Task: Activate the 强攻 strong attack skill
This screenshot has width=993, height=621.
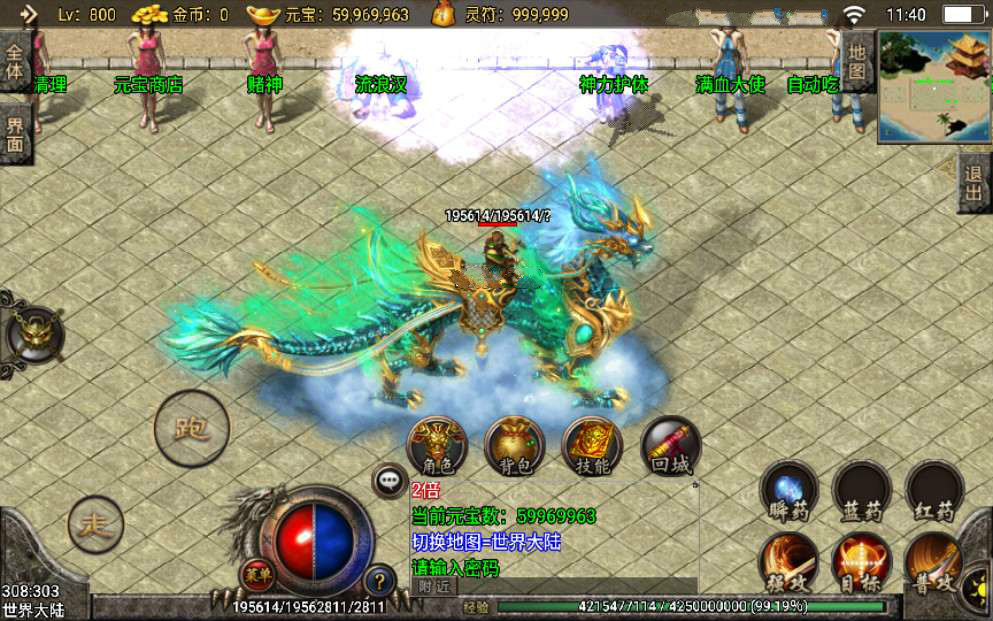Action: click(790, 562)
